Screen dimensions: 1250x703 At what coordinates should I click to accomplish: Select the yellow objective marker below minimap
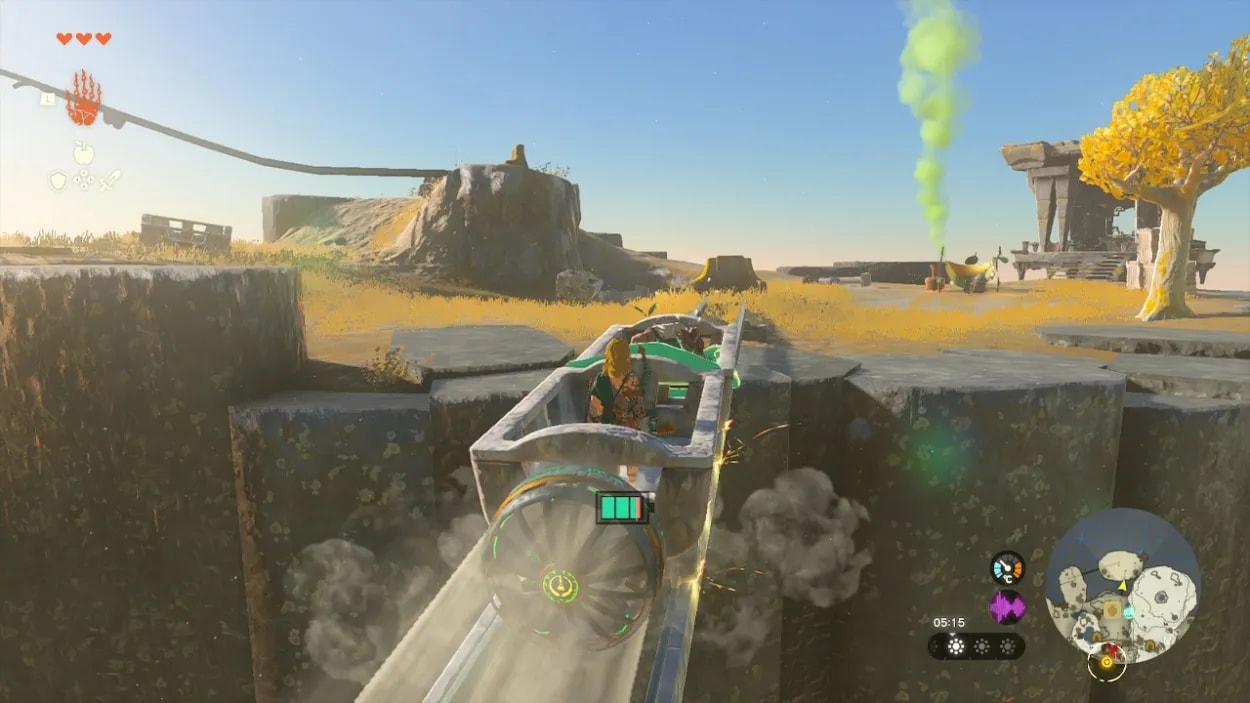pos(1107,663)
